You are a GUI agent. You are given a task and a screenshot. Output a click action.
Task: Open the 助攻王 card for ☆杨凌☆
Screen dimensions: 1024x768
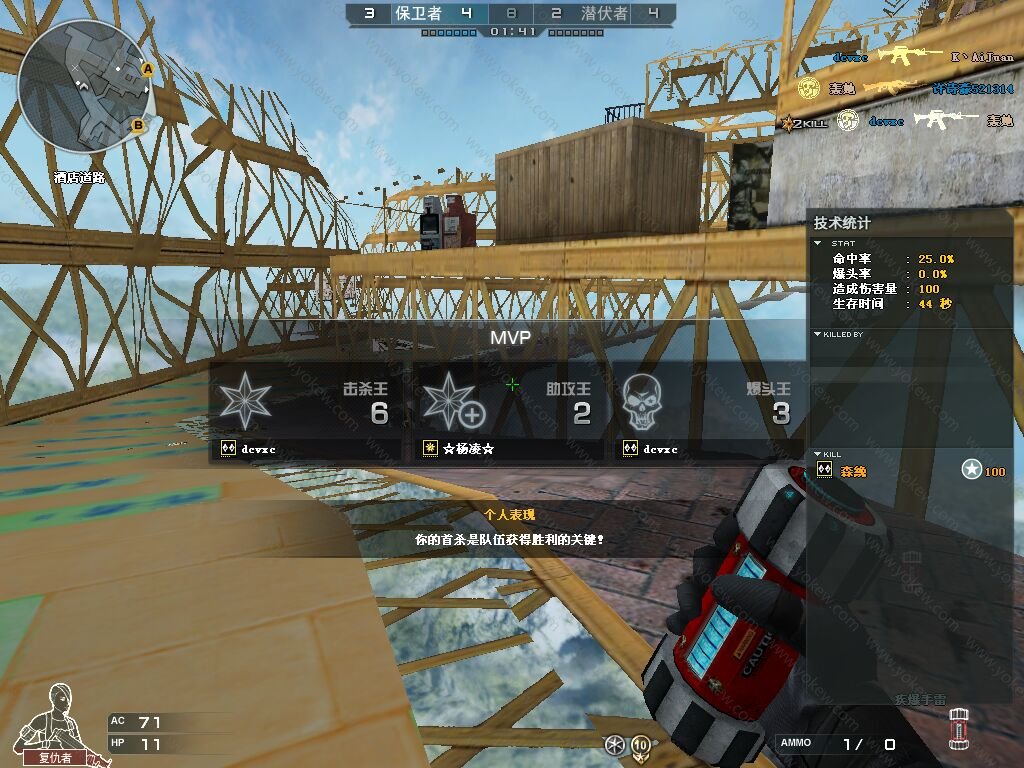(x=509, y=411)
